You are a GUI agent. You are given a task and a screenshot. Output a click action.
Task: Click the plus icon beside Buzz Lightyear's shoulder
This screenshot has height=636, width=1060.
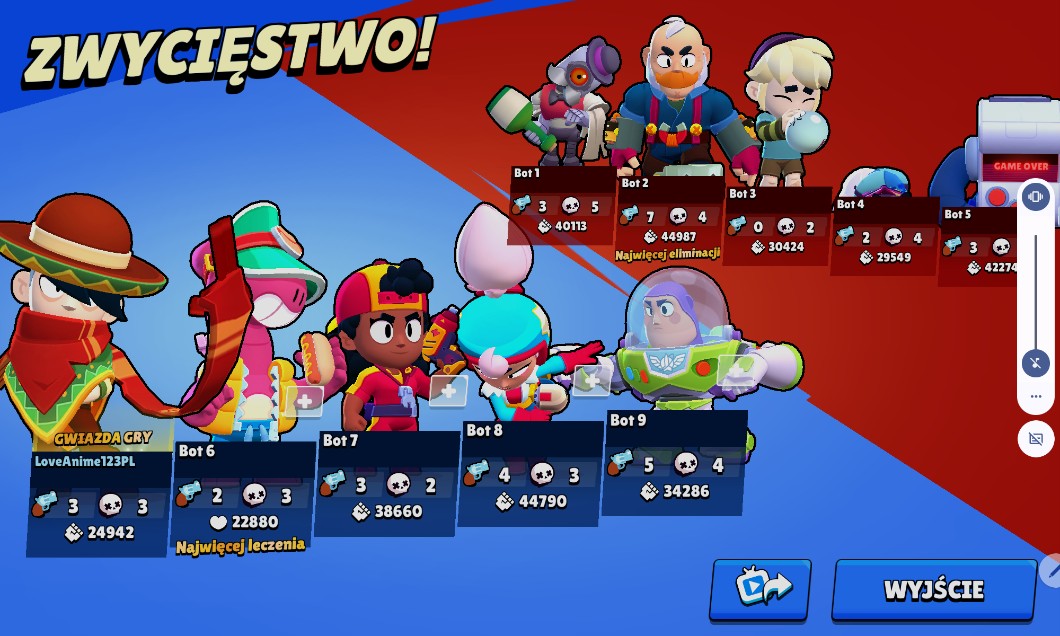click(736, 370)
